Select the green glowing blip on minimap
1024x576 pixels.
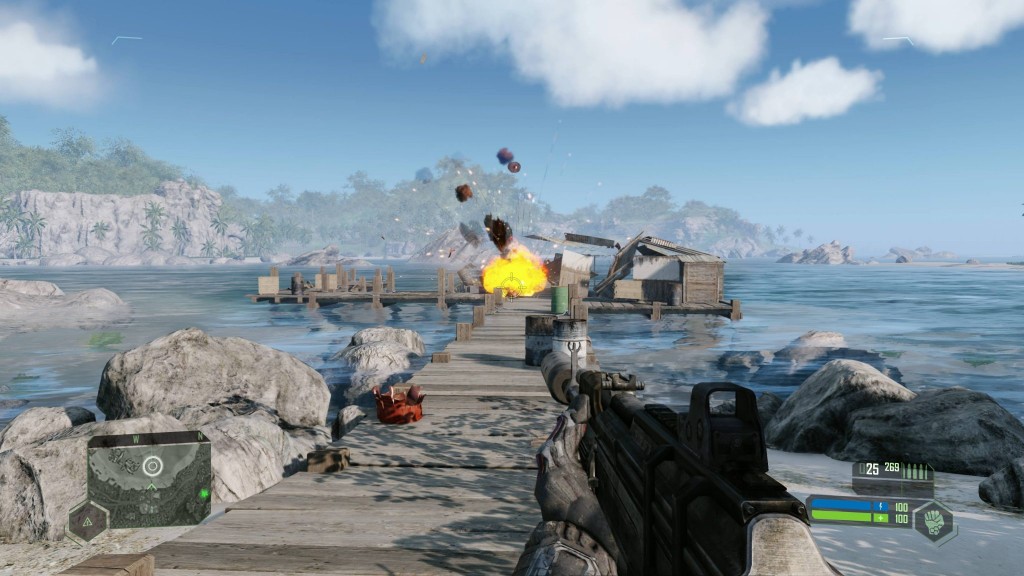203,494
